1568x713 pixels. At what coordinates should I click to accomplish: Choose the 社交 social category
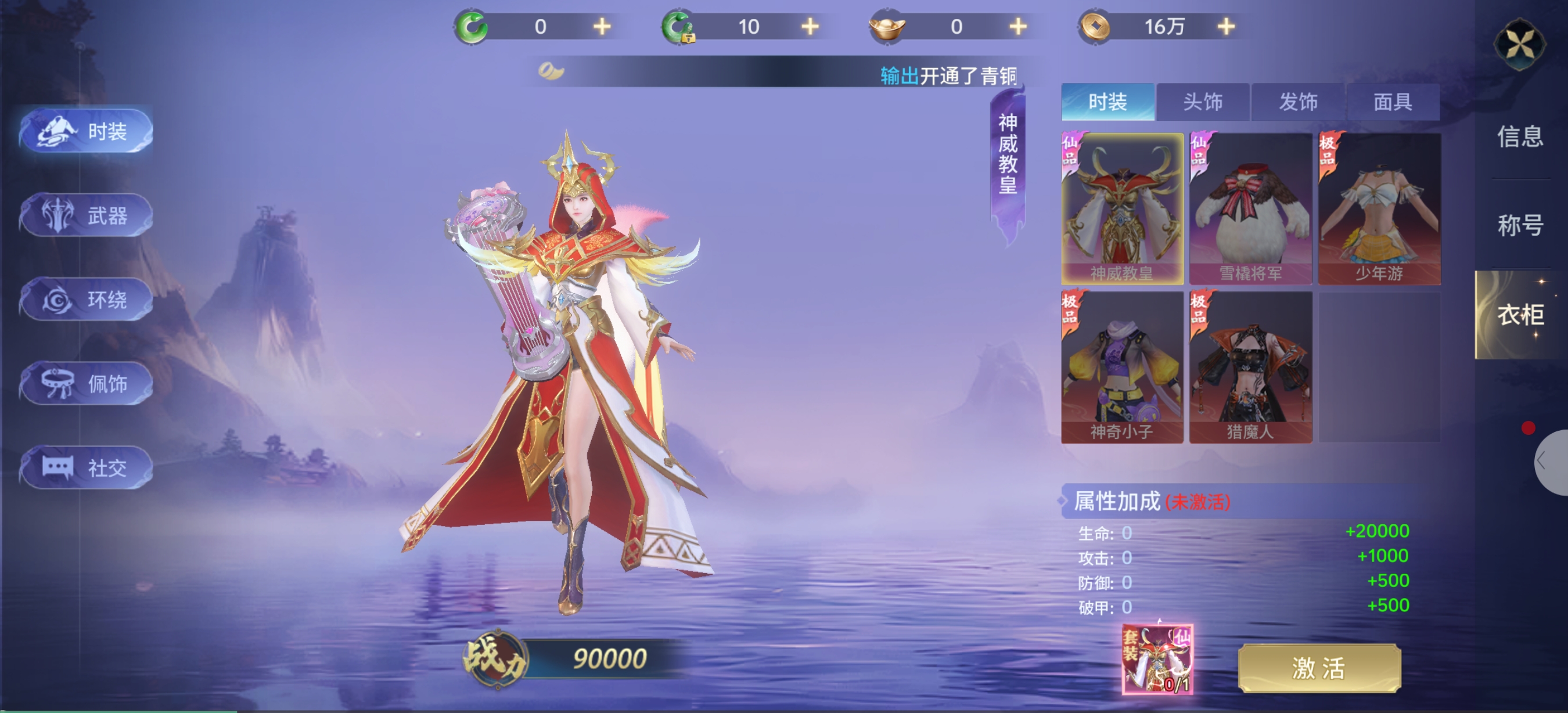point(87,468)
